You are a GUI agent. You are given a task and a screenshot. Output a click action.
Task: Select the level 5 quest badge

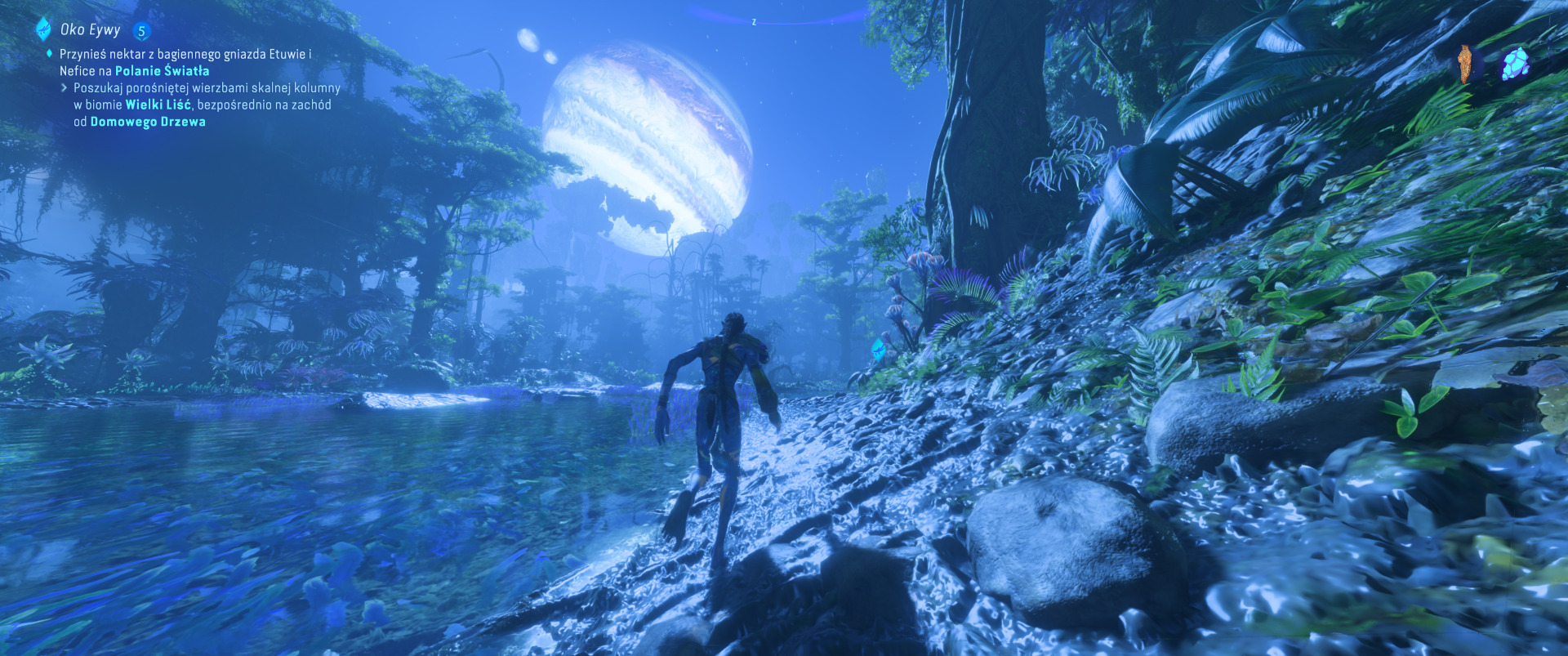coord(141,31)
